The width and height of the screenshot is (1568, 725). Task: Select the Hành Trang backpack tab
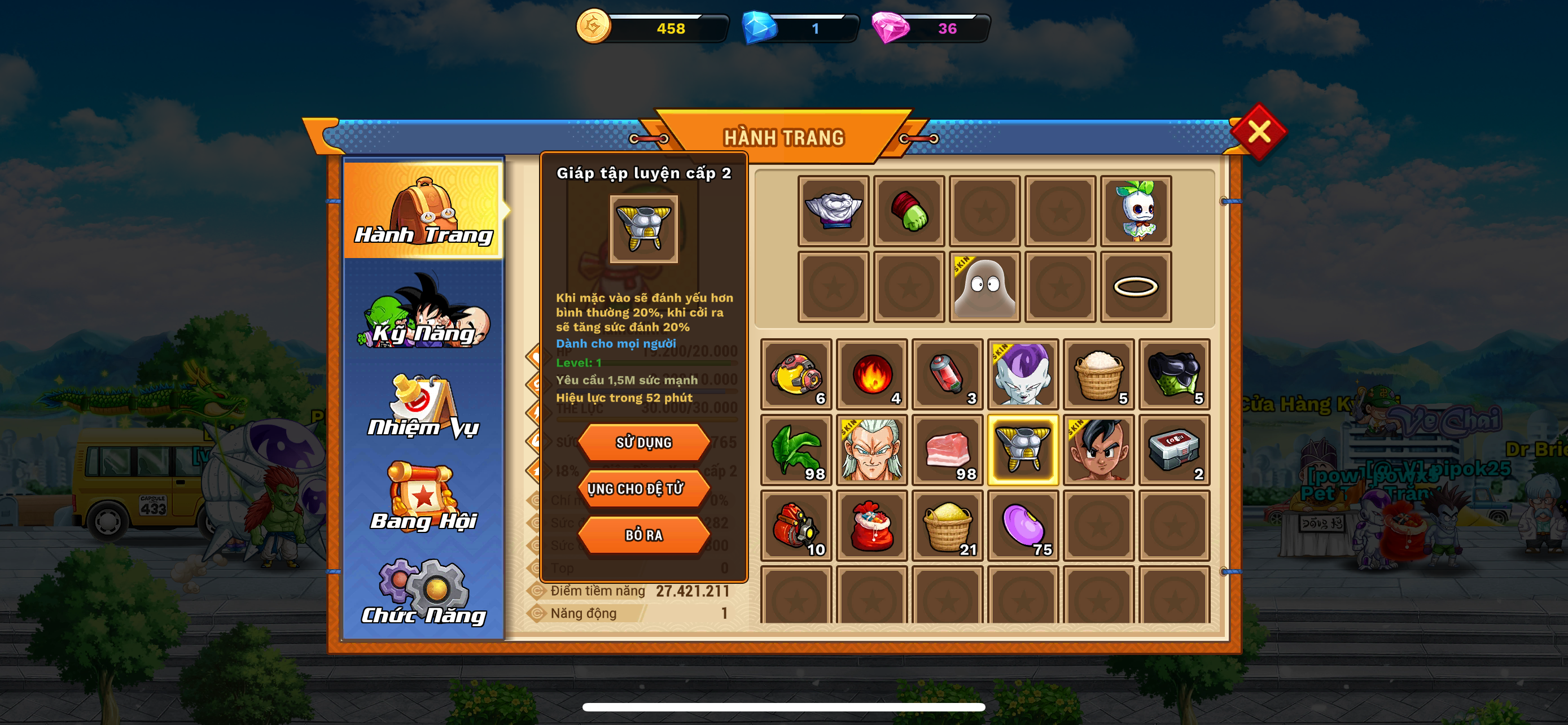click(424, 210)
